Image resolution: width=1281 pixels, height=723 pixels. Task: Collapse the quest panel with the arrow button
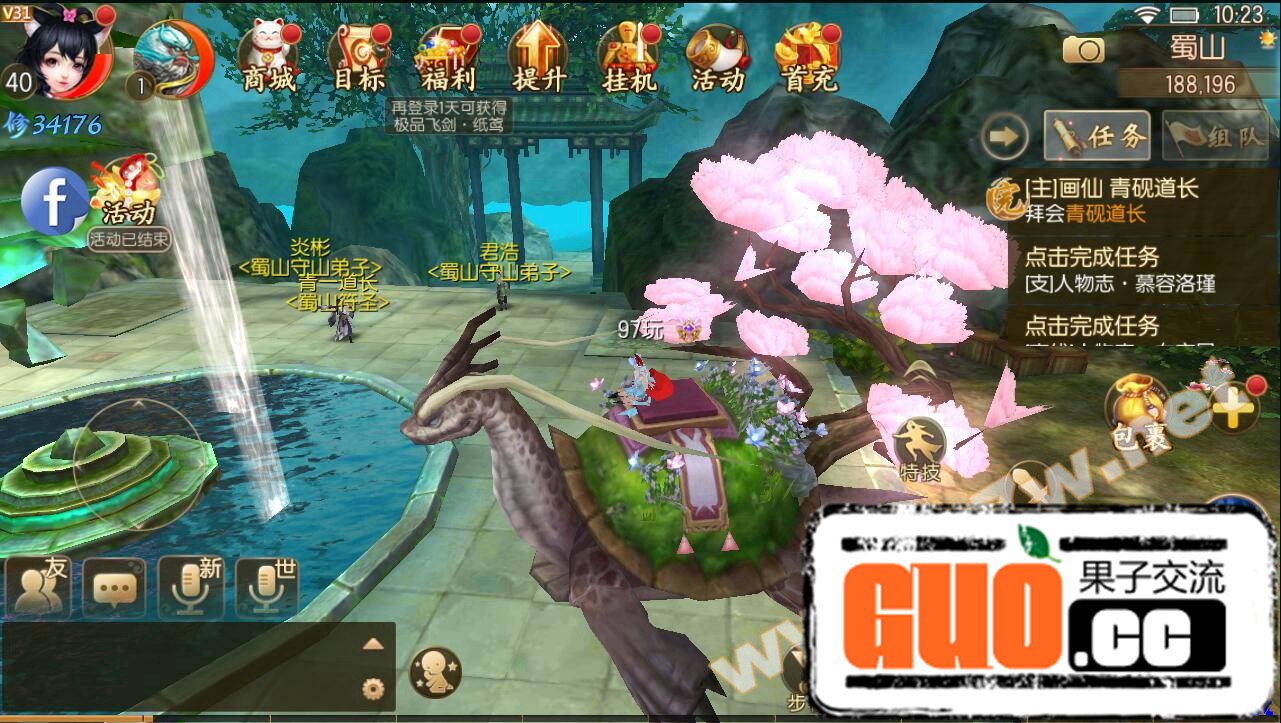1004,136
